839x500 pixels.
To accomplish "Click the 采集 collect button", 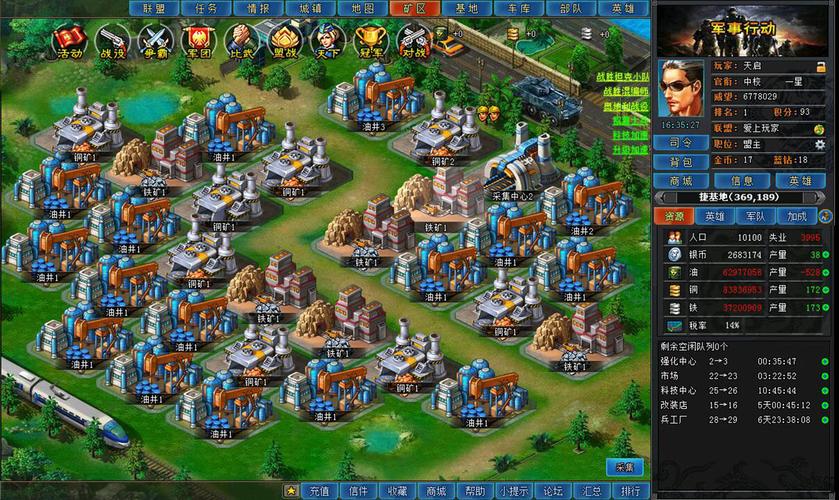I will (x=625, y=467).
